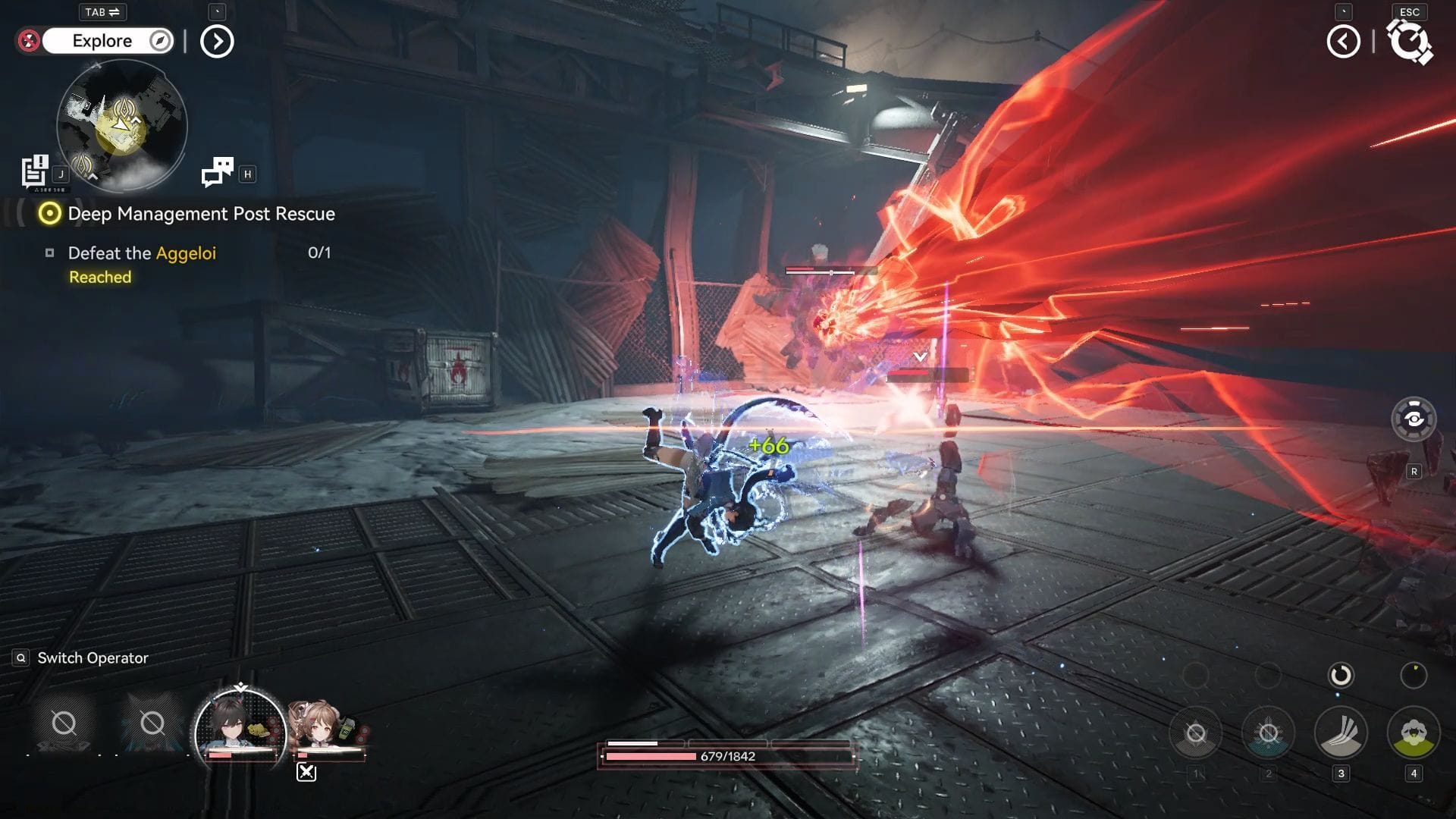Toggle the eye-shaped camera lock icon

click(1414, 419)
